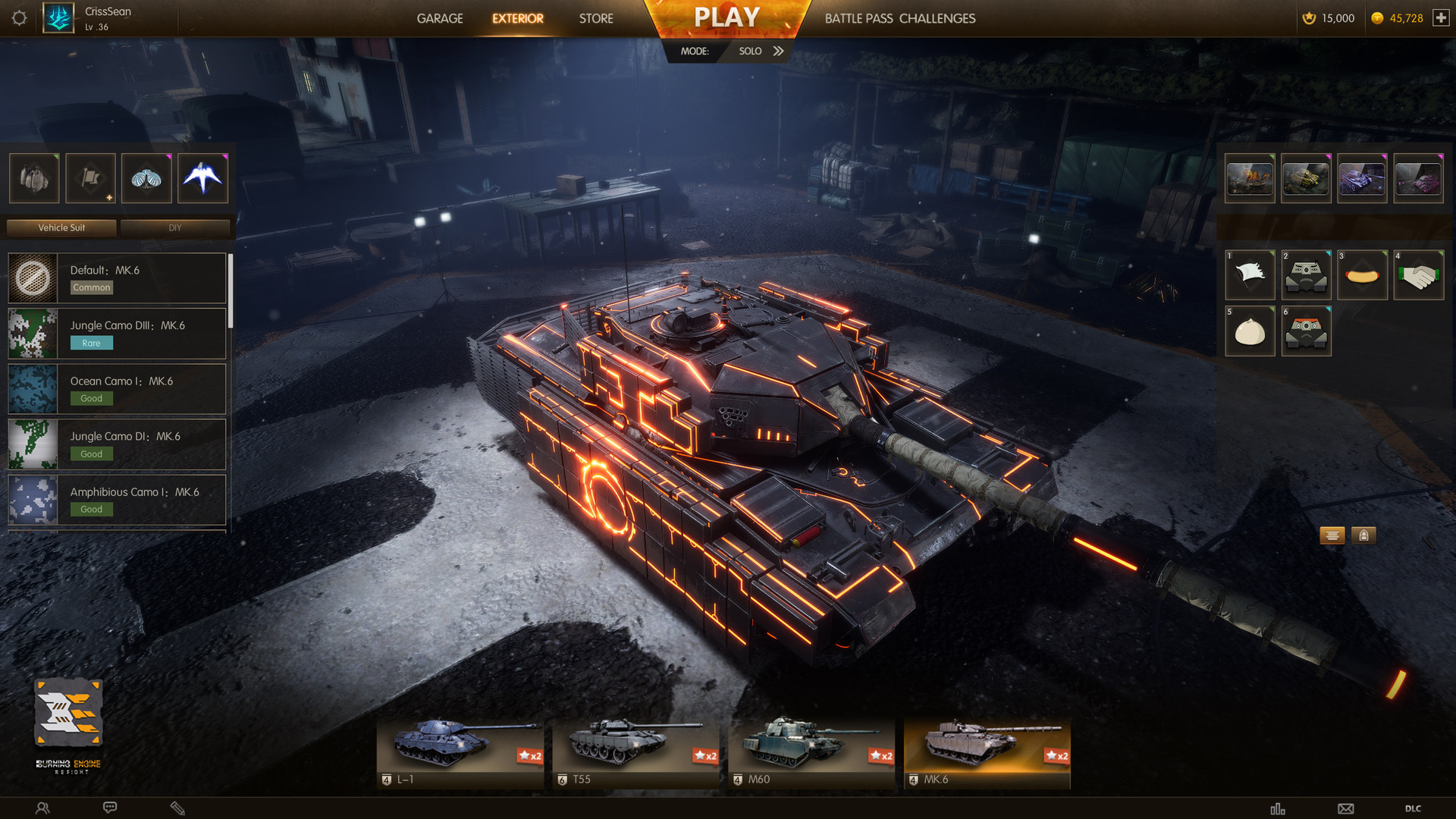
Task: Click the plus to add currency
Action: tap(1442, 17)
